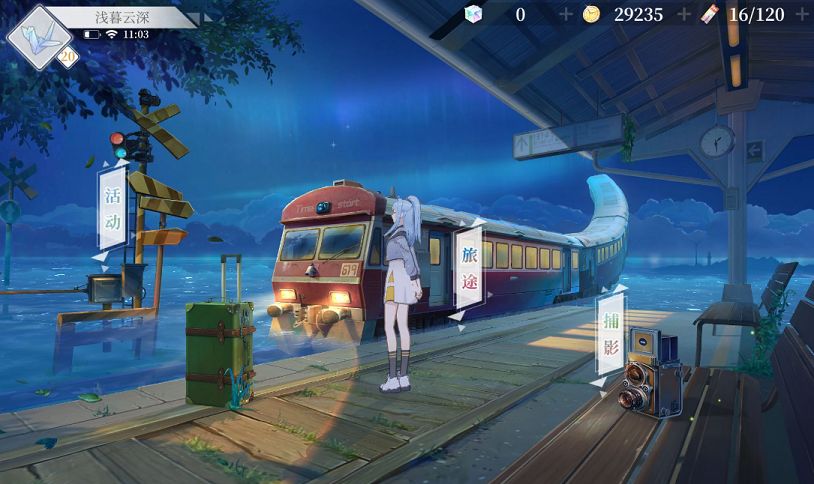Viewport: 814px width, 484px height.
Task: Open the paper crane player avatar
Action: coord(37,36)
